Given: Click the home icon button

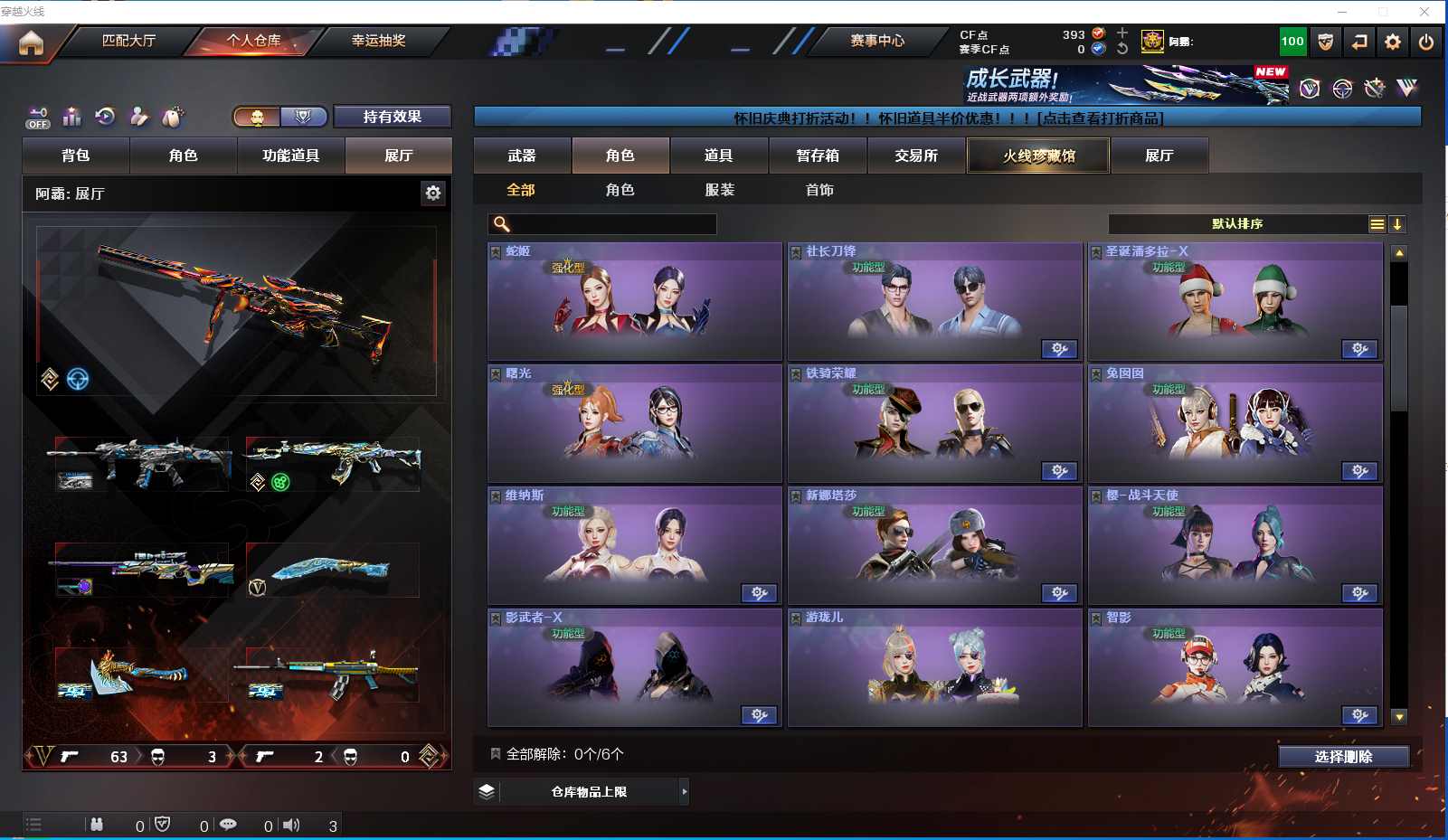Looking at the screenshot, I should 31,42.
